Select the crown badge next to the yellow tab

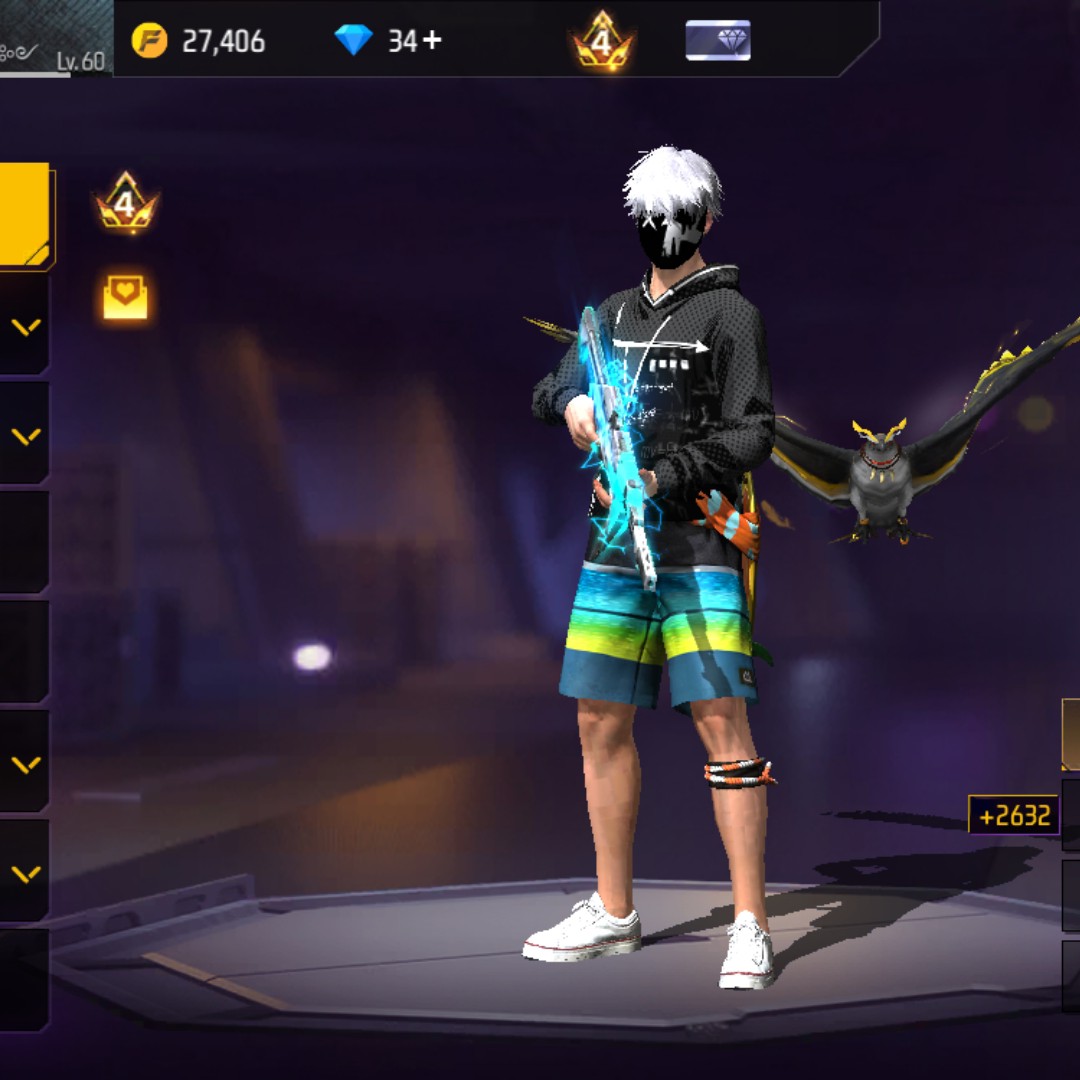(126, 204)
